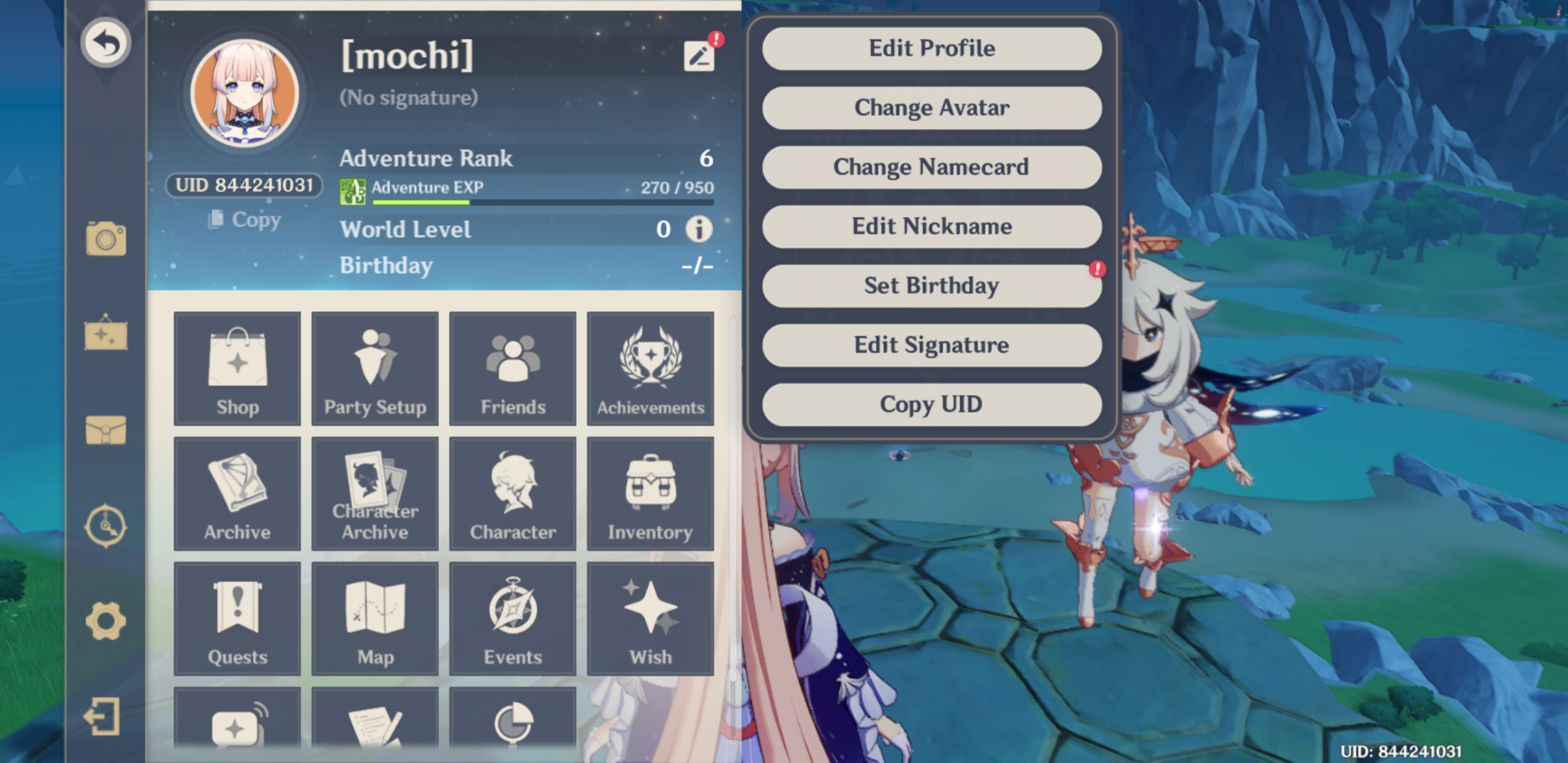Show World Level info icon
Viewport: 1568px width, 763px height.
(699, 229)
